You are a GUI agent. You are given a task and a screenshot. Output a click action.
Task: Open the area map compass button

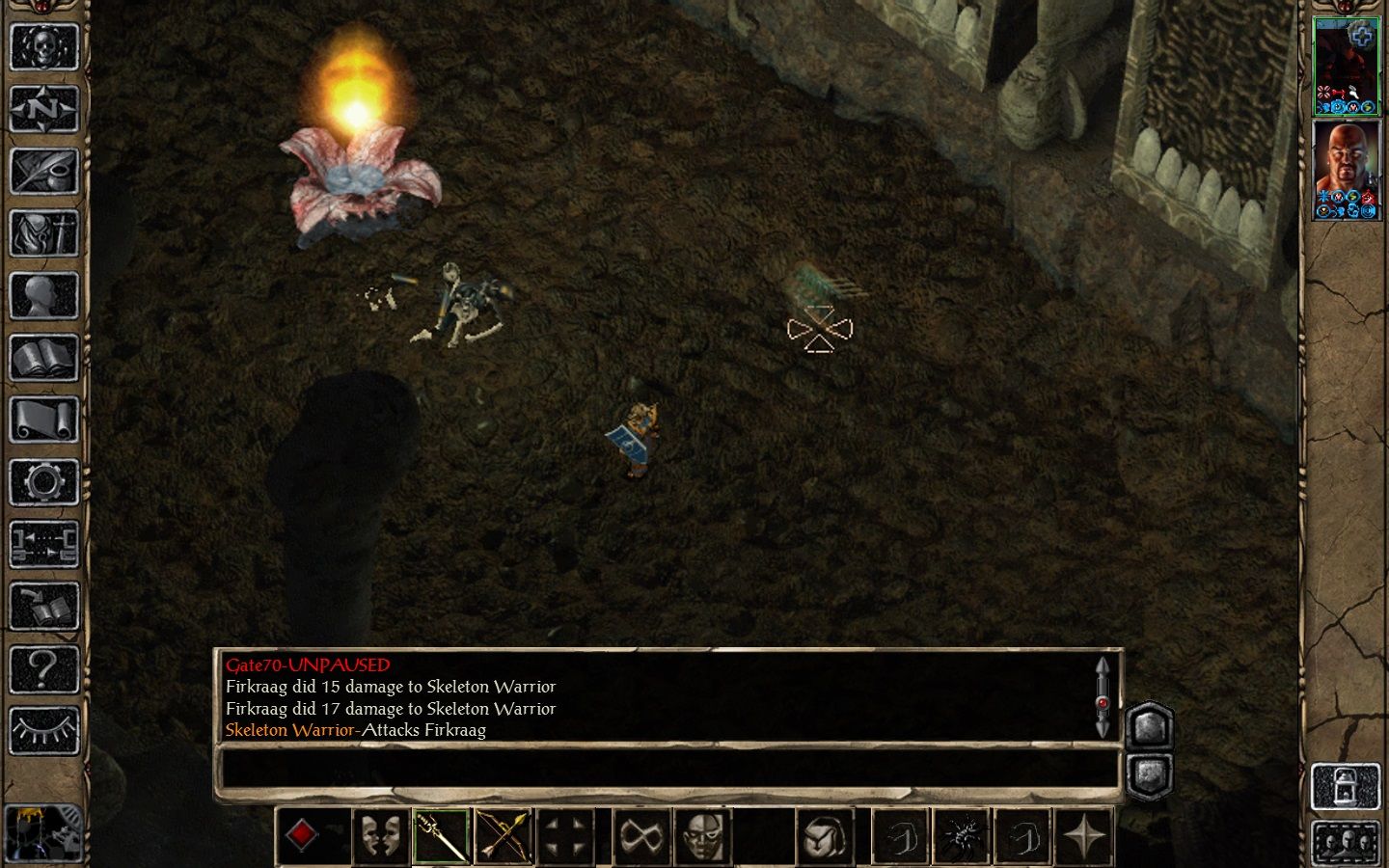[x=43, y=109]
